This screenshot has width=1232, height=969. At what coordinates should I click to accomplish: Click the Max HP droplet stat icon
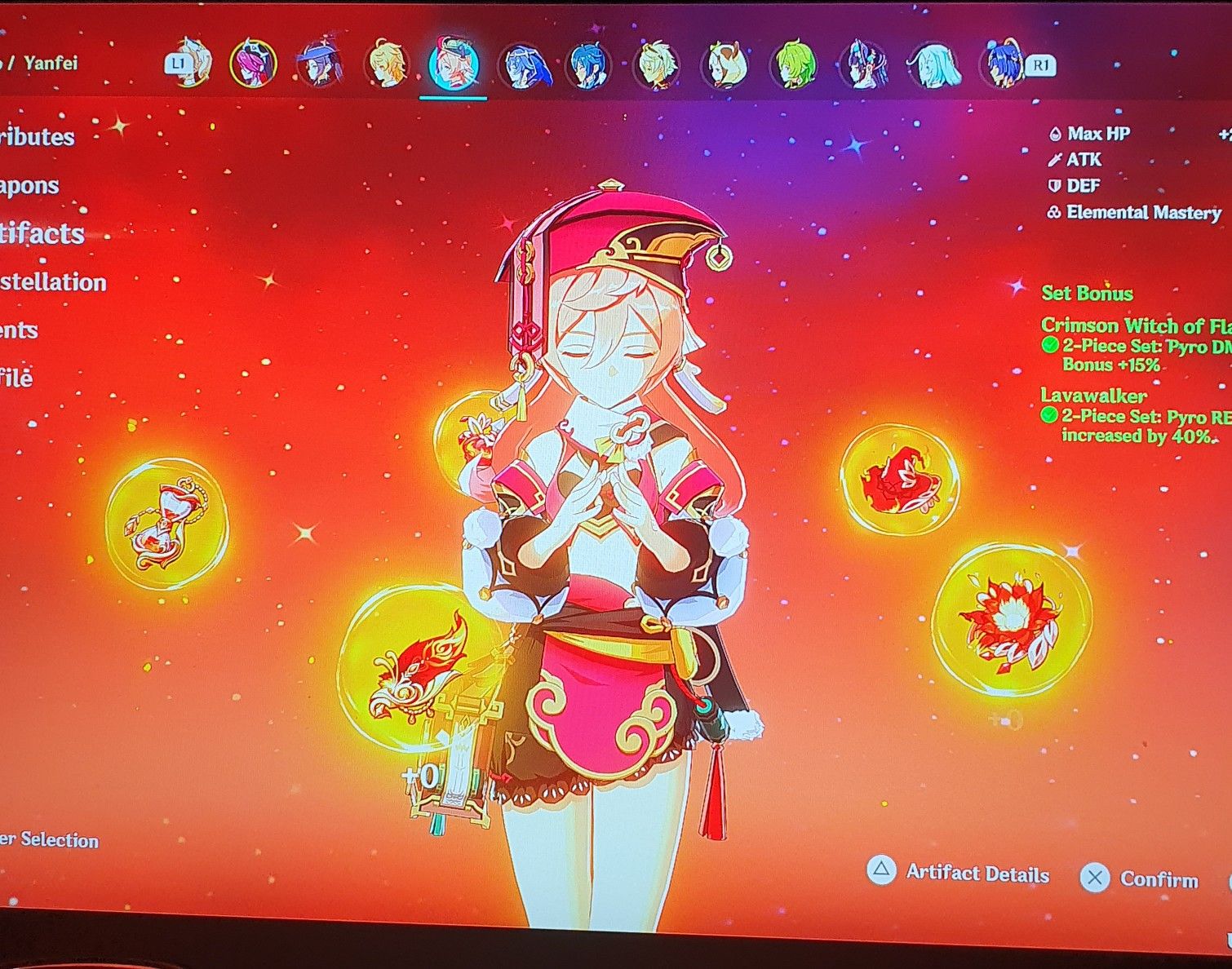coord(1055,133)
